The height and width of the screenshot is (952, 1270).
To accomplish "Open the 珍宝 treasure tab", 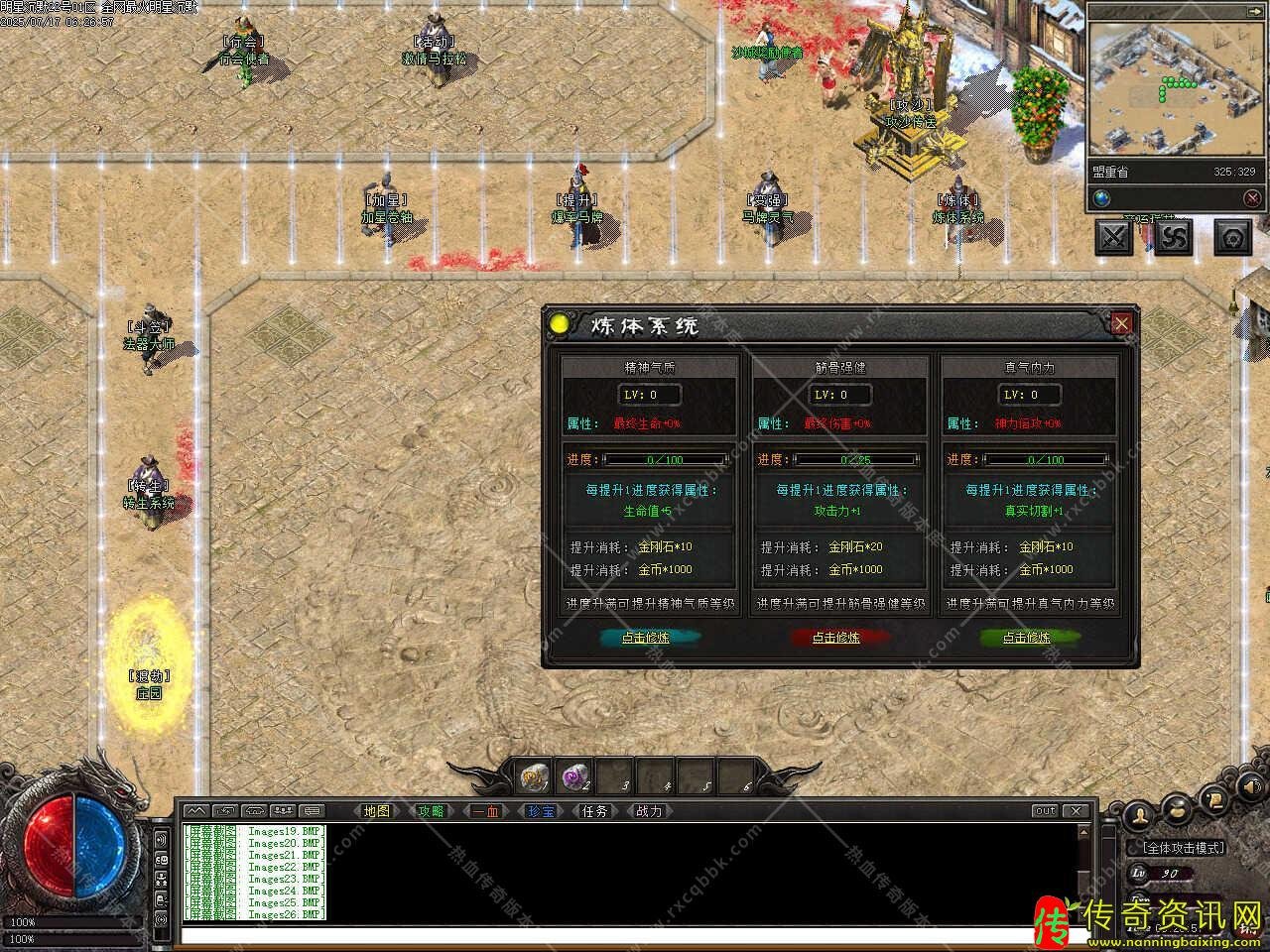I will (x=541, y=811).
